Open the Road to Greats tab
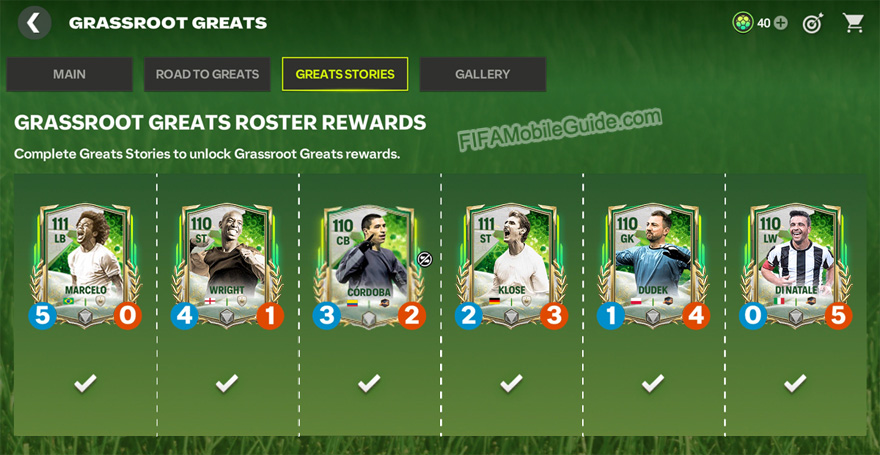880x455 pixels. click(x=207, y=74)
